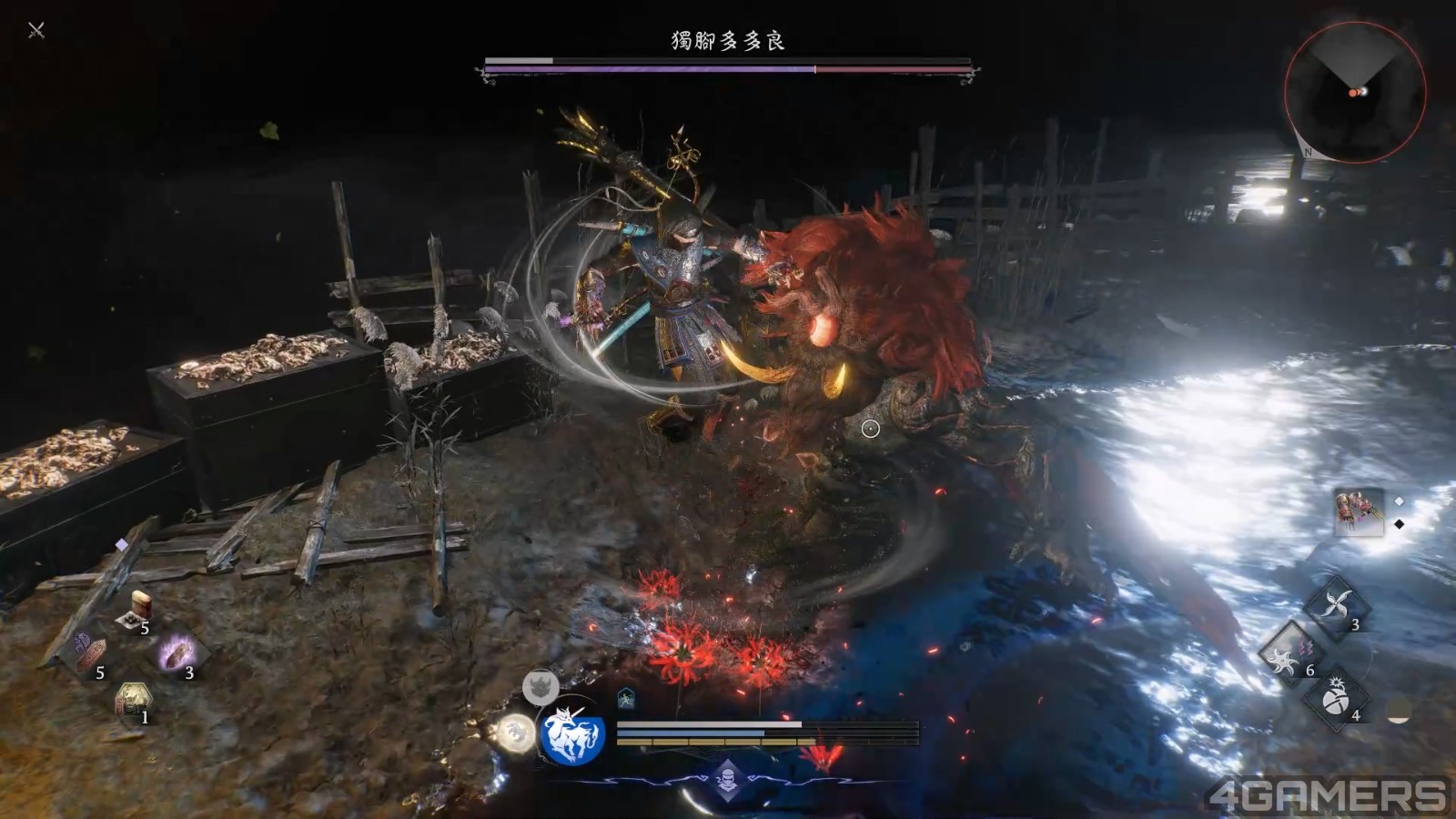Use the purple glowing soul core item with count 3

coord(176,654)
